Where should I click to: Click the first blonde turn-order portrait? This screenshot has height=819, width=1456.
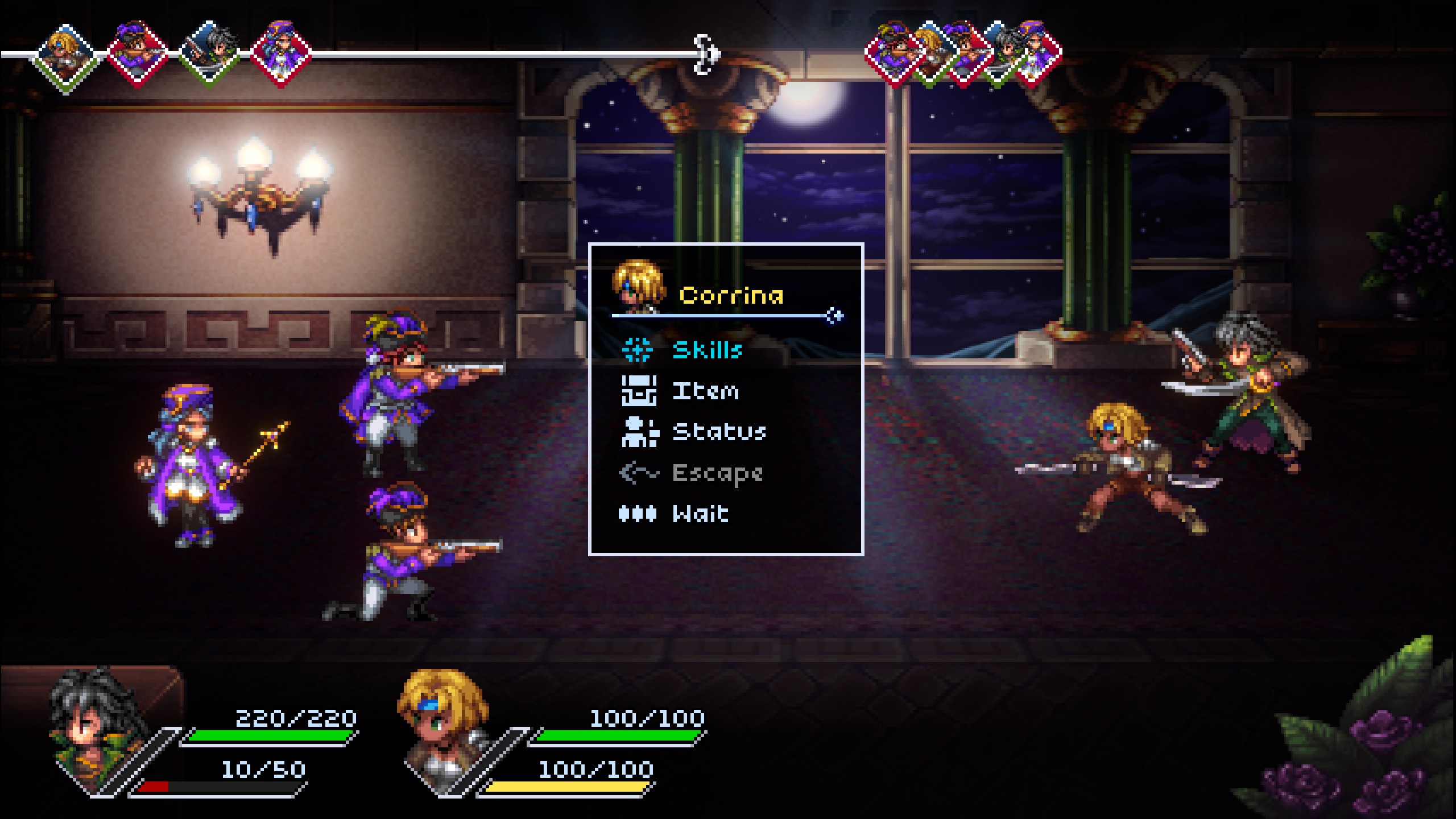coord(64,55)
